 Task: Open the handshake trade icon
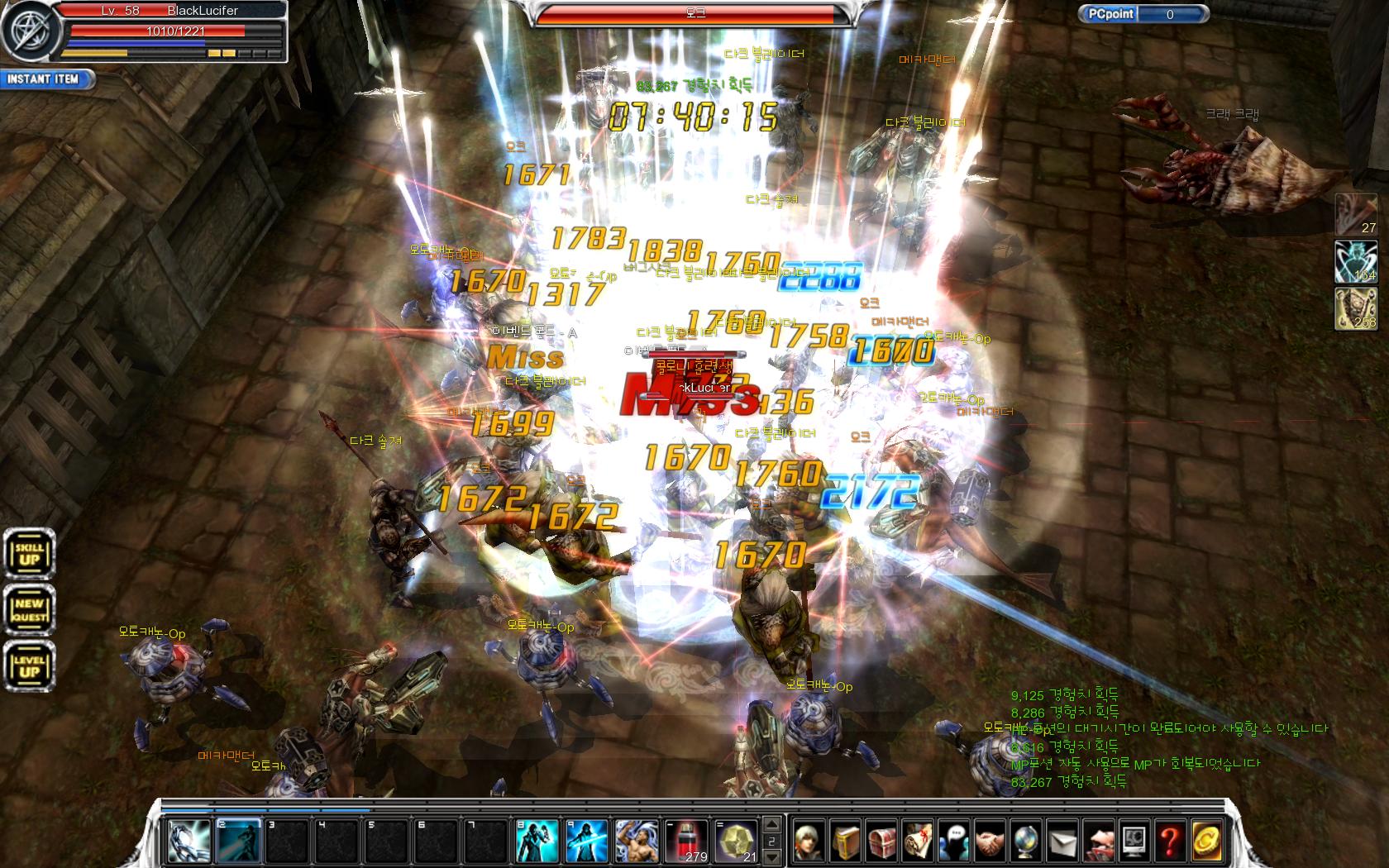click(x=990, y=842)
